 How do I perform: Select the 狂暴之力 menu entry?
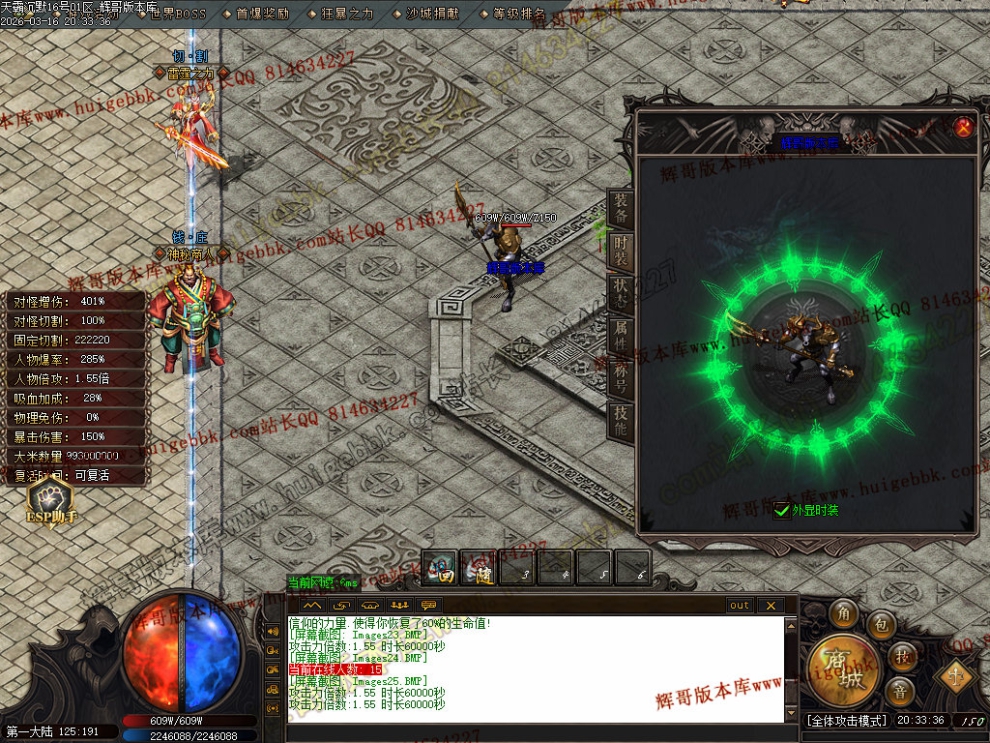click(x=348, y=14)
